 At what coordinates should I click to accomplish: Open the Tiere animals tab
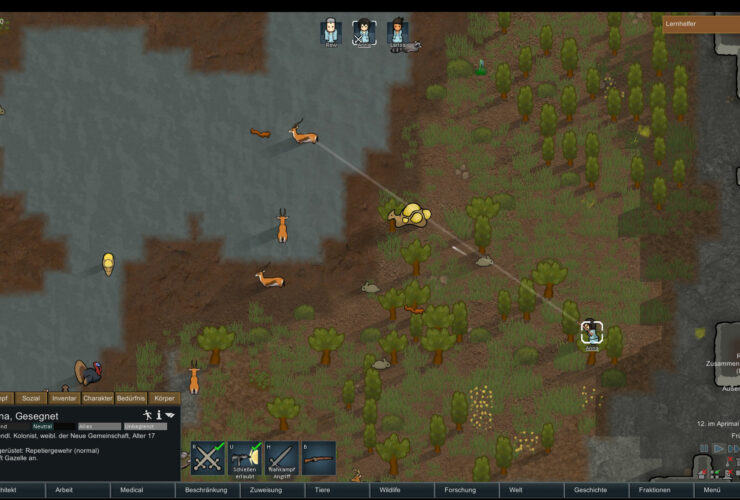[323, 490]
